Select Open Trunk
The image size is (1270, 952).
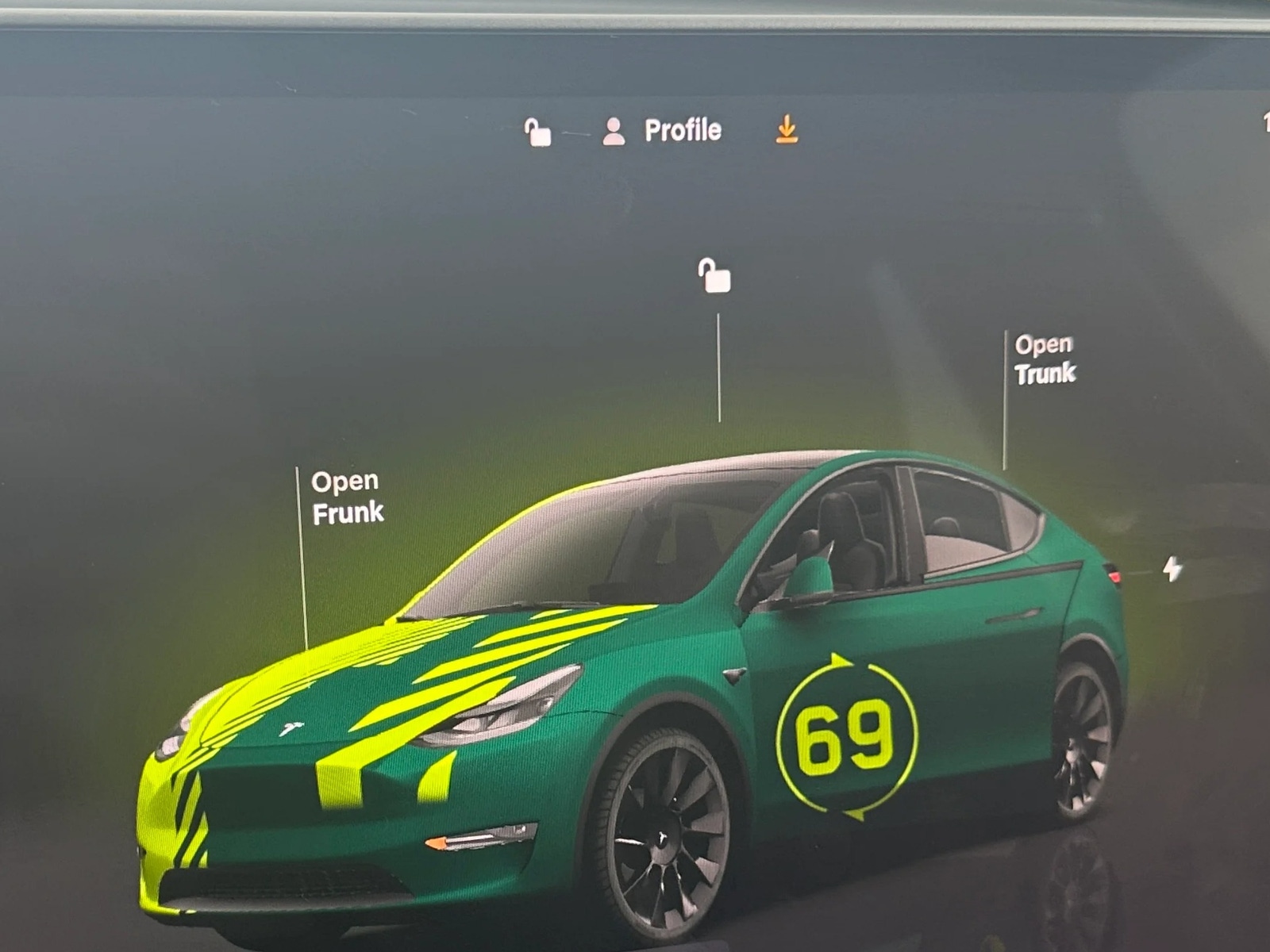pyautogui.click(x=1046, y=359)
